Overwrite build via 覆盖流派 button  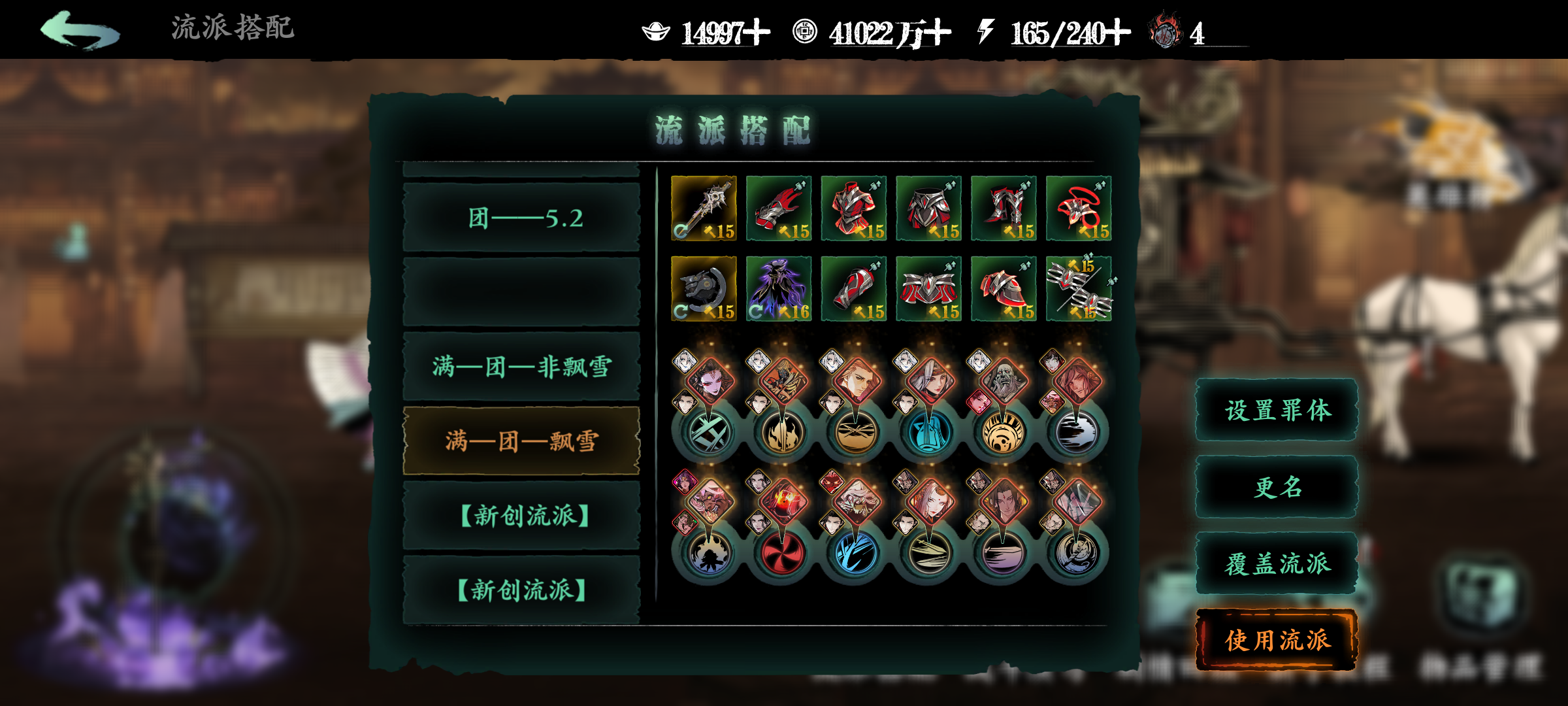click(1277, 563)
